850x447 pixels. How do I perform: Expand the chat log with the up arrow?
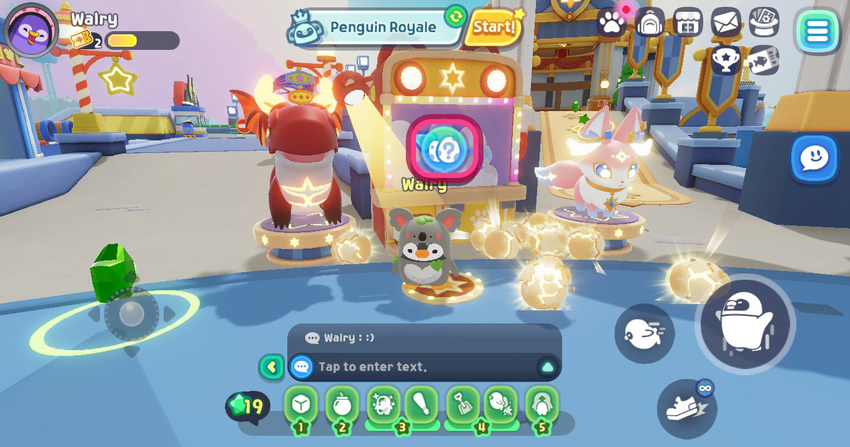click(547, 367)
